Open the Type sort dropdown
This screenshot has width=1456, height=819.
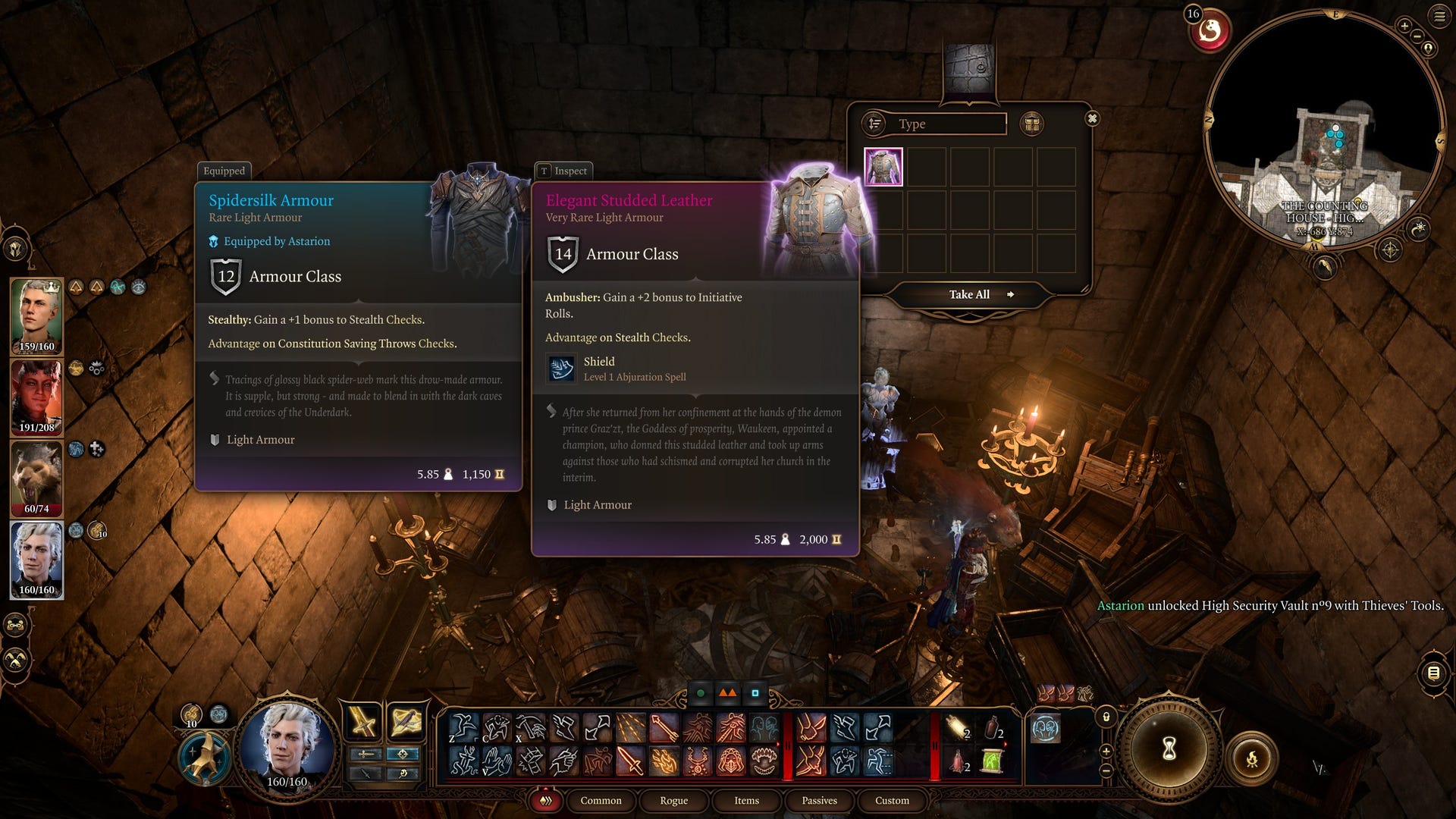click(x=934, y=124)
